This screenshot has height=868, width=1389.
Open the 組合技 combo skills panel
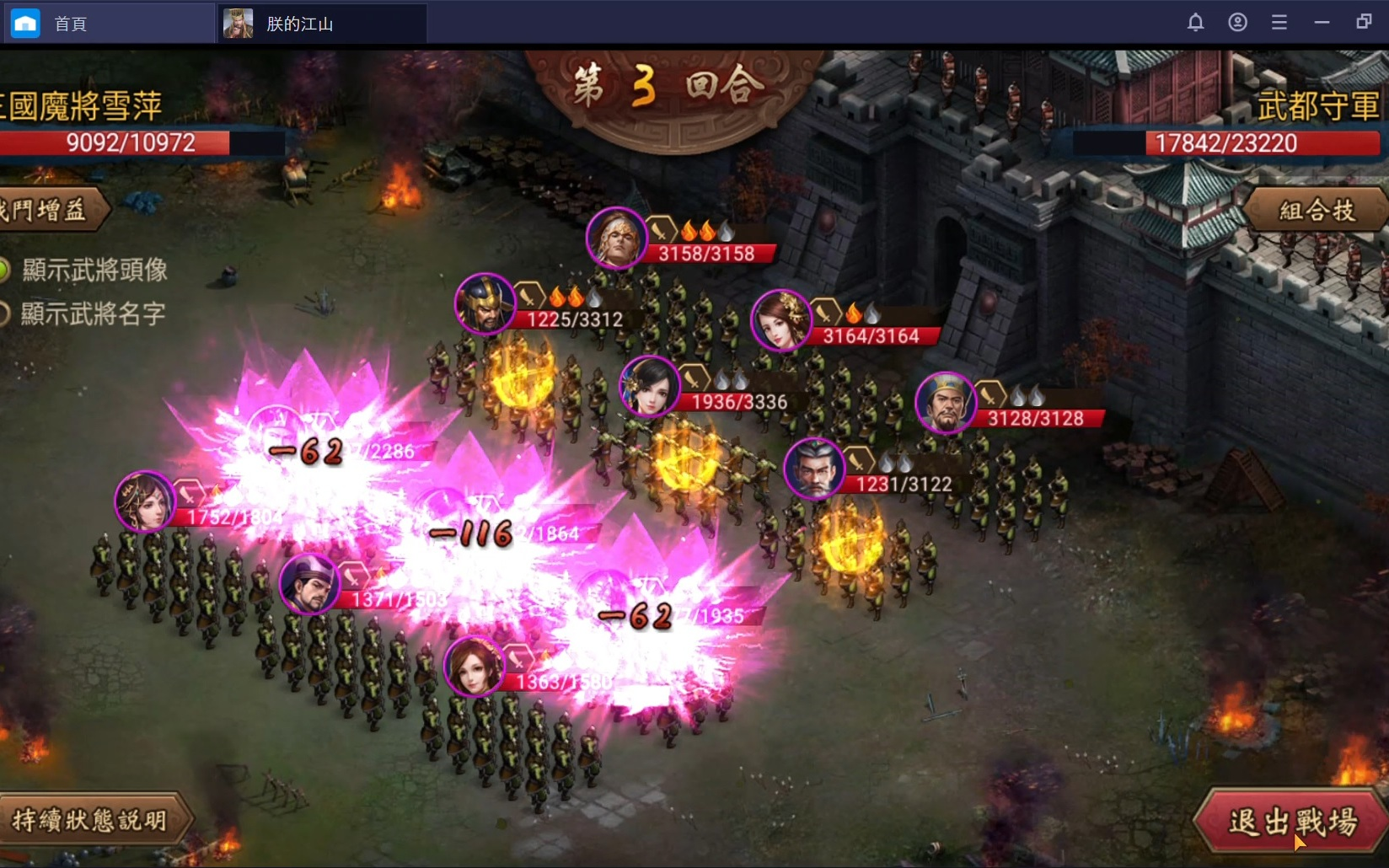(x=1317, y=210)
